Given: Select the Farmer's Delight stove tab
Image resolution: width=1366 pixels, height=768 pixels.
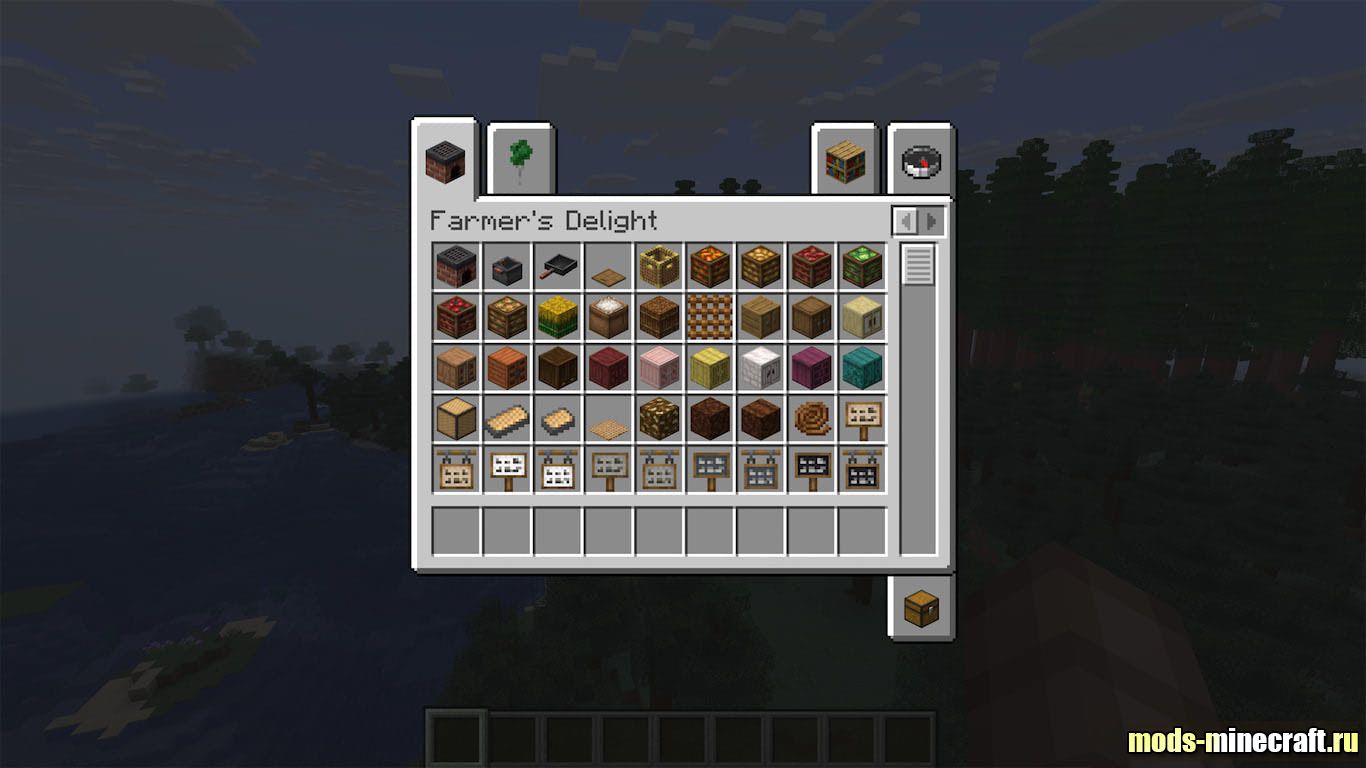Looking at the screenshot, I should (x=445, y=160).
